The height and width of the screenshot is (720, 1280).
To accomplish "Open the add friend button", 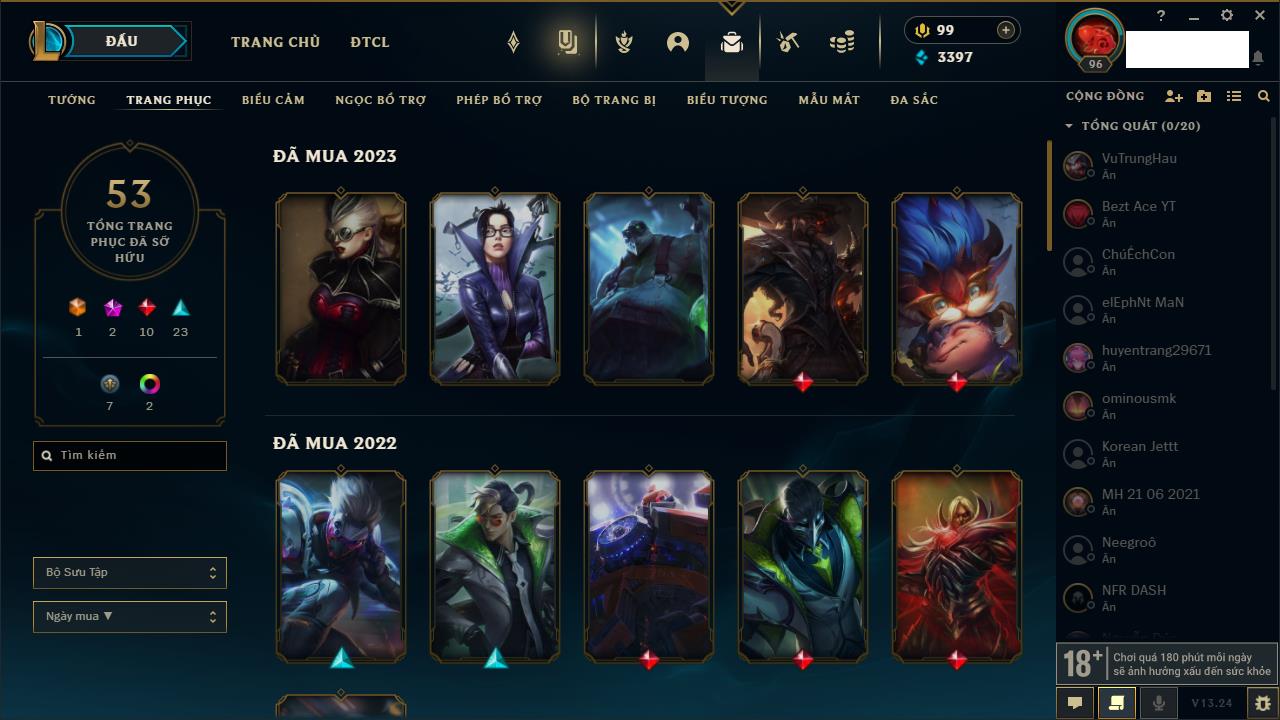I will coord(1174,96).
